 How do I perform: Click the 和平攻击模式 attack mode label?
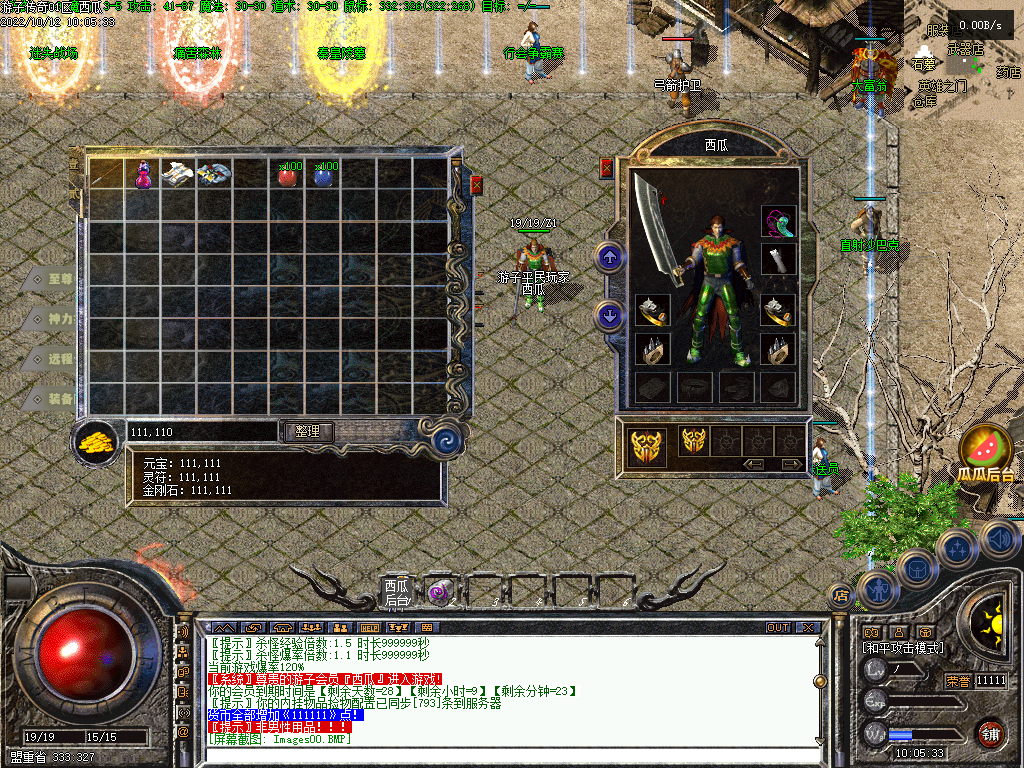tap(902, 648)
